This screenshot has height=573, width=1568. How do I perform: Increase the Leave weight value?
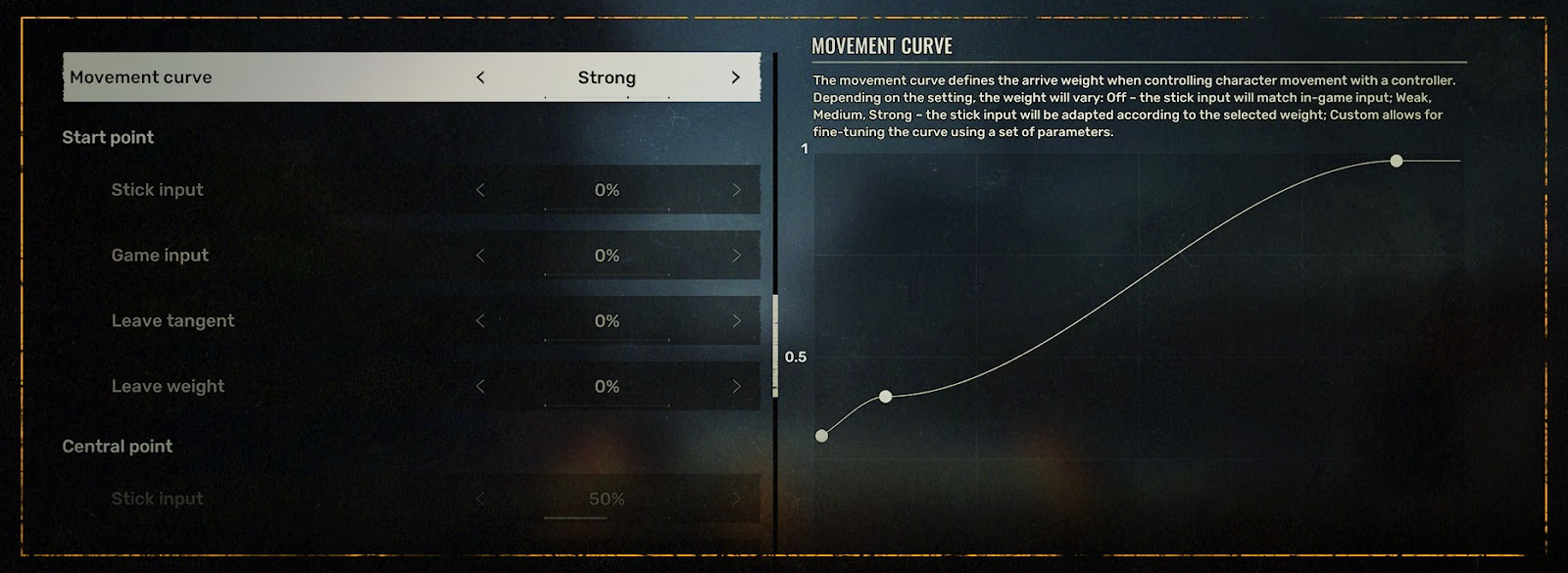(736, 387)
